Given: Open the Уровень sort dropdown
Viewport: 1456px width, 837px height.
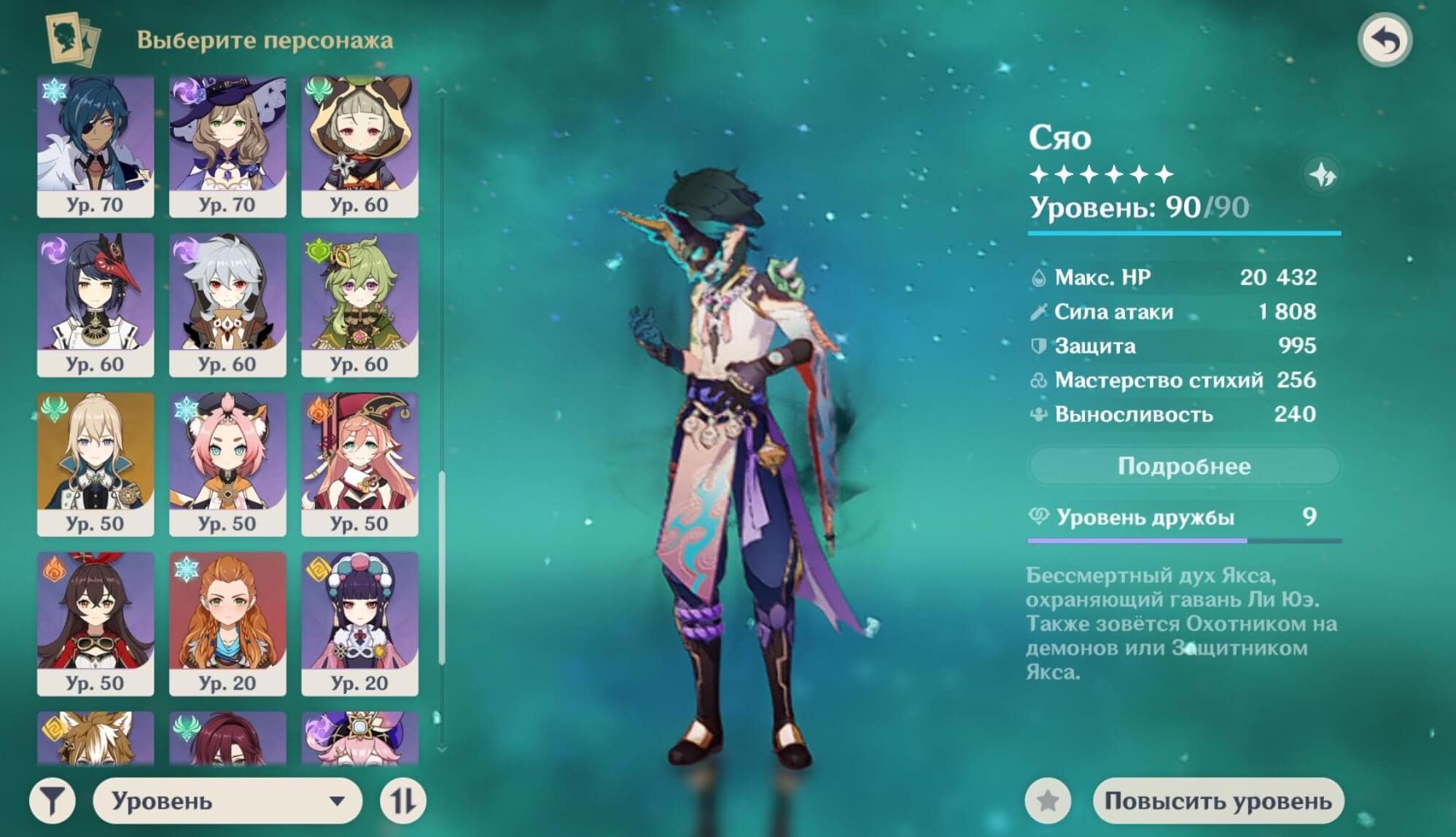Looking at the screenshot, I should coord(227,801).
